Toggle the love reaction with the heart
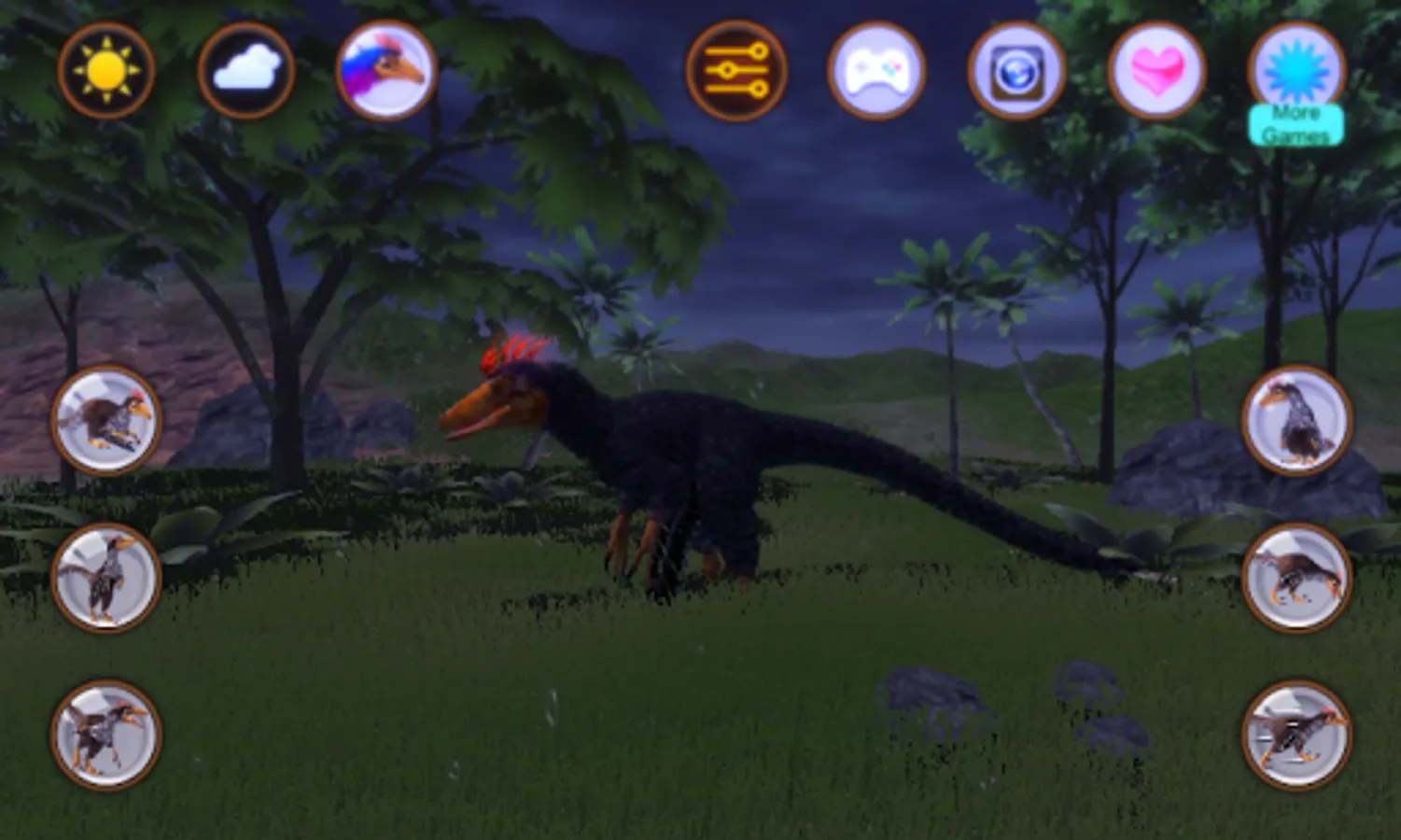1401x840 pixels. click(1156, 67)
